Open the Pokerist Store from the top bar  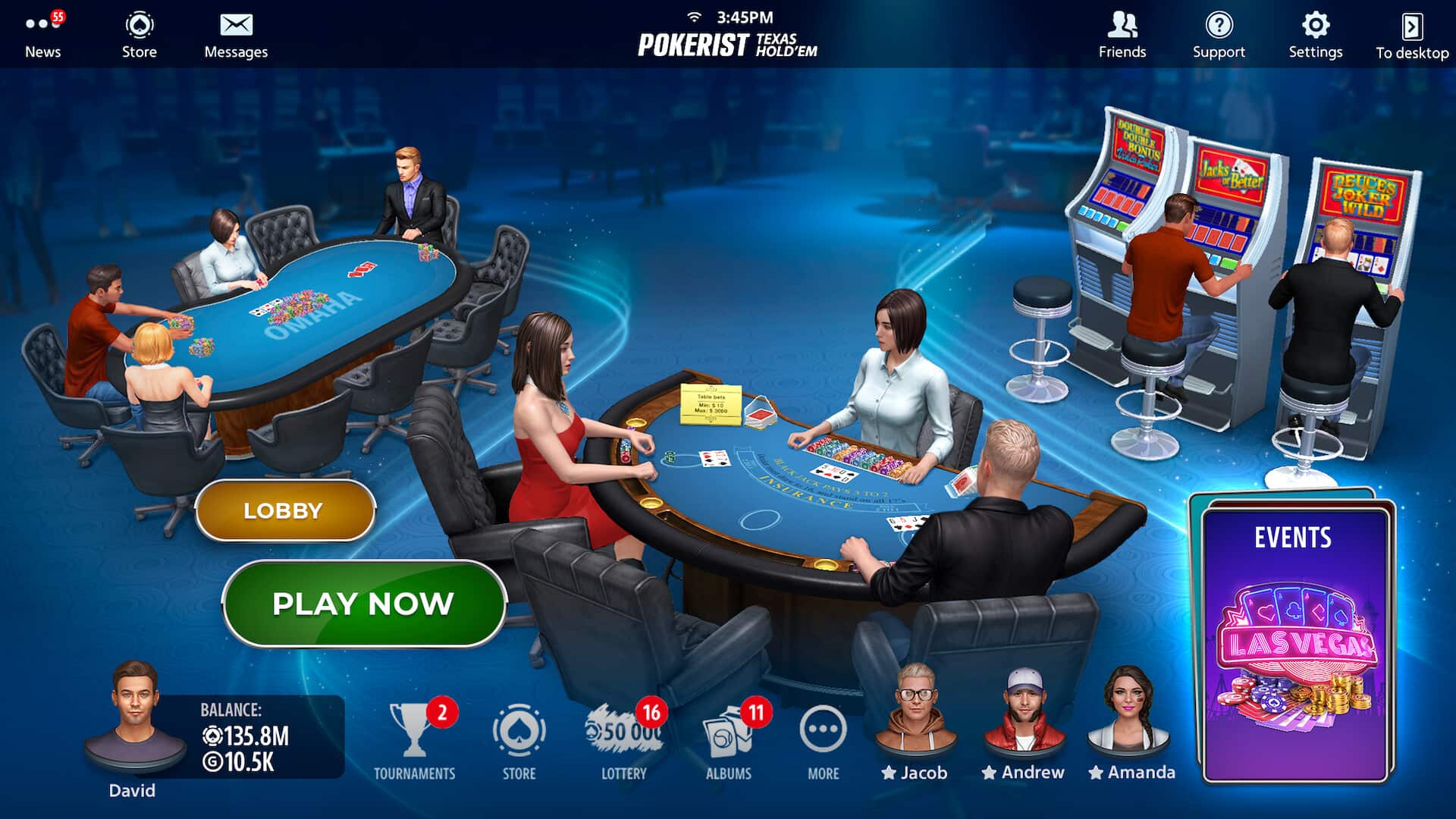[x=139, y=33]
